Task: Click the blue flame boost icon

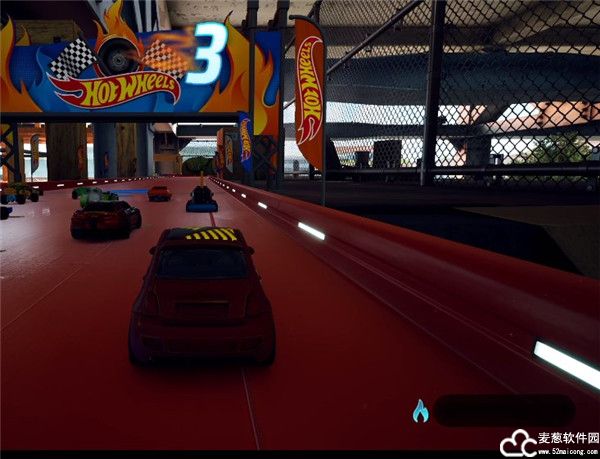Action: point(420,410)
